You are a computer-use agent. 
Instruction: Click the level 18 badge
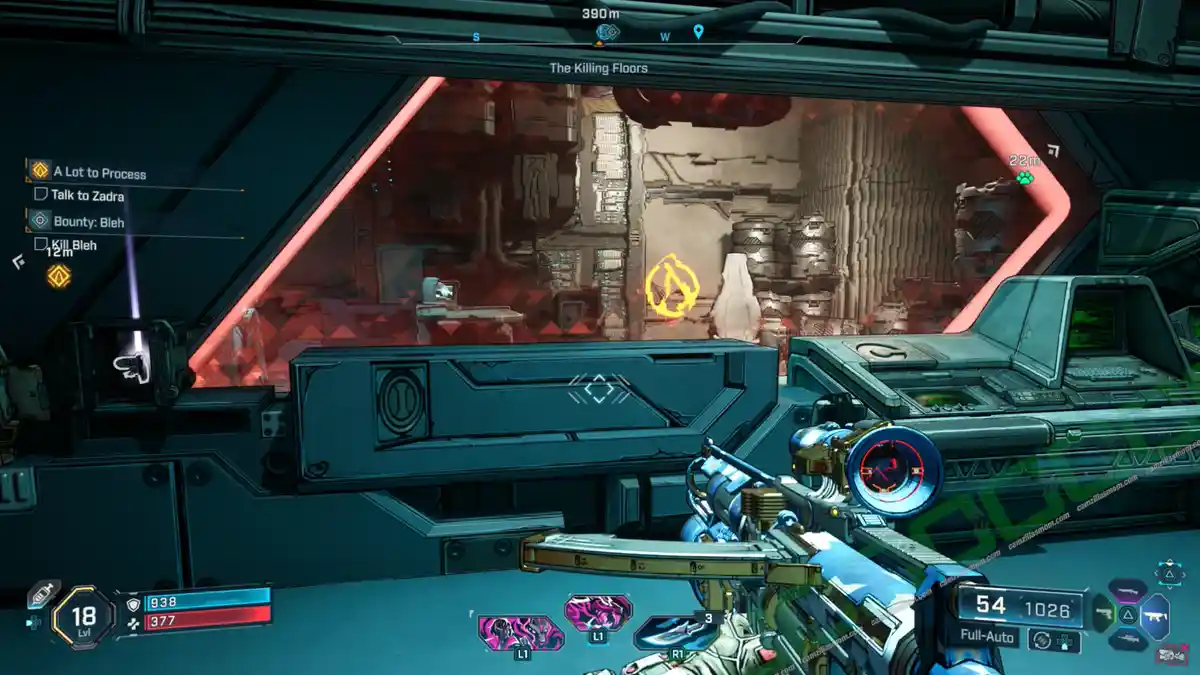click(x=83, y=618)
